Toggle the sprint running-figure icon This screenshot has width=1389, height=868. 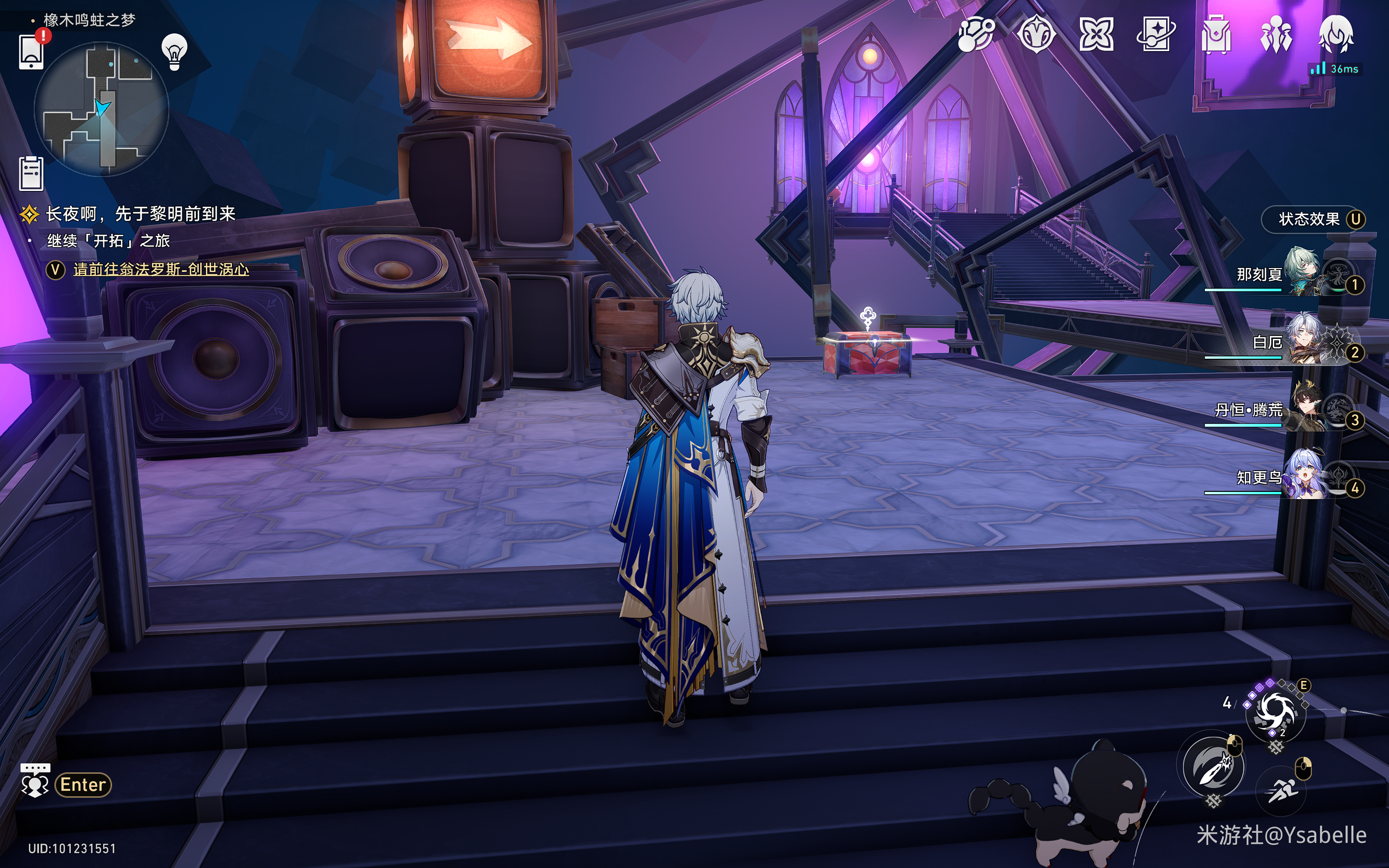(1280, 790)
